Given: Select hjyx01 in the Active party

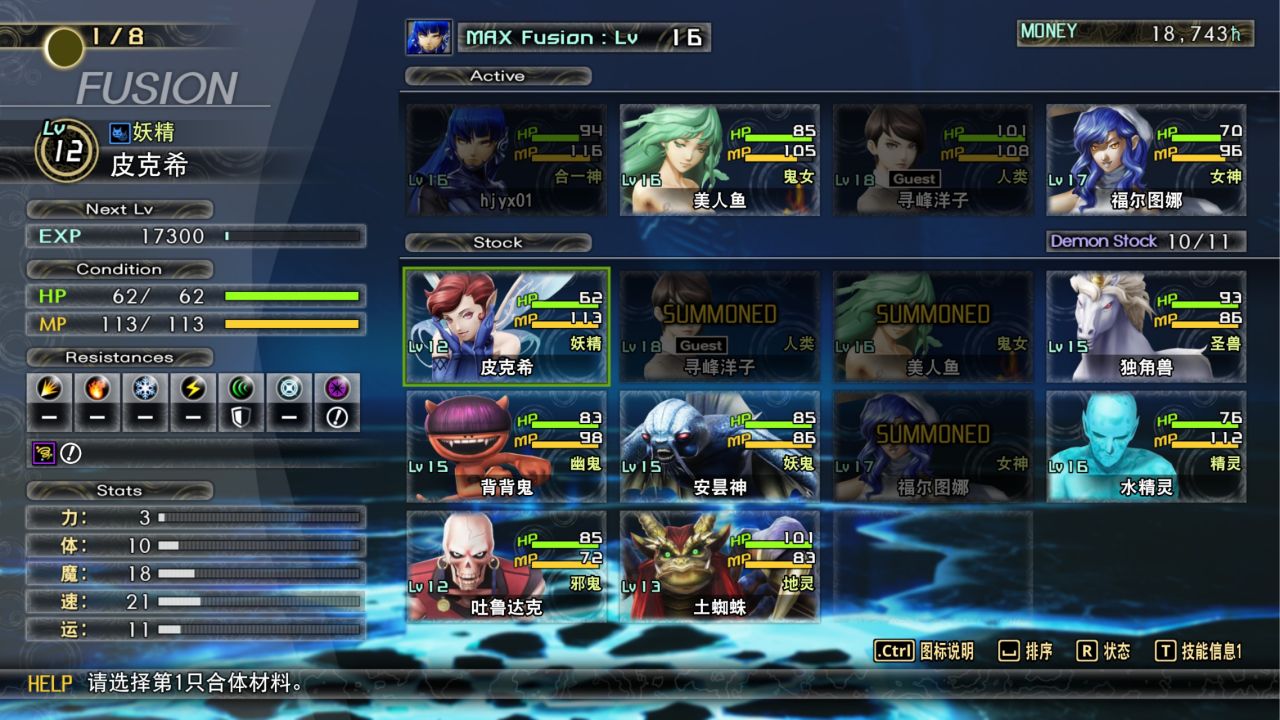Looking at the screenshot, I should pos(506,160).
